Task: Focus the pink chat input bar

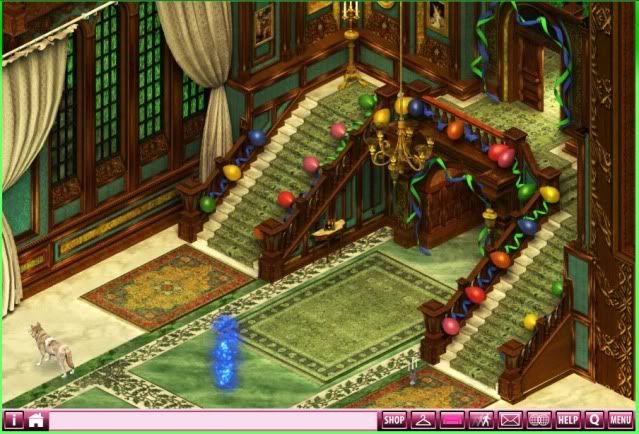Action: click(x=212, y=420)
